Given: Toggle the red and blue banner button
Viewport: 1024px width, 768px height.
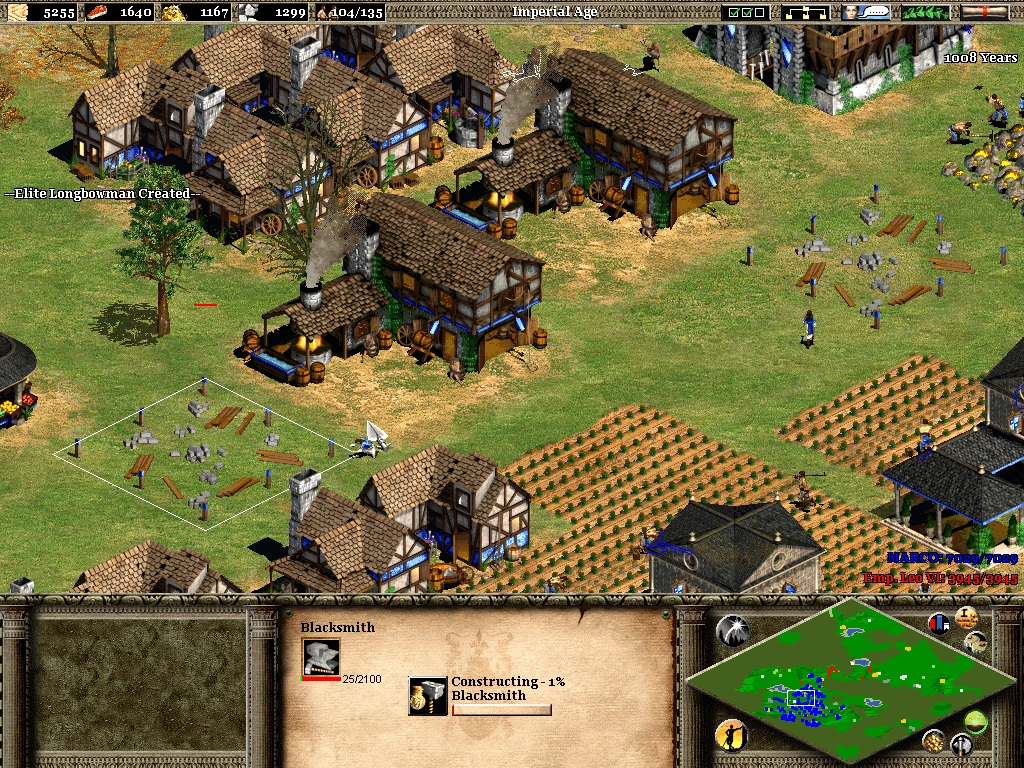Looking at the screenshot, I should 938,623.
